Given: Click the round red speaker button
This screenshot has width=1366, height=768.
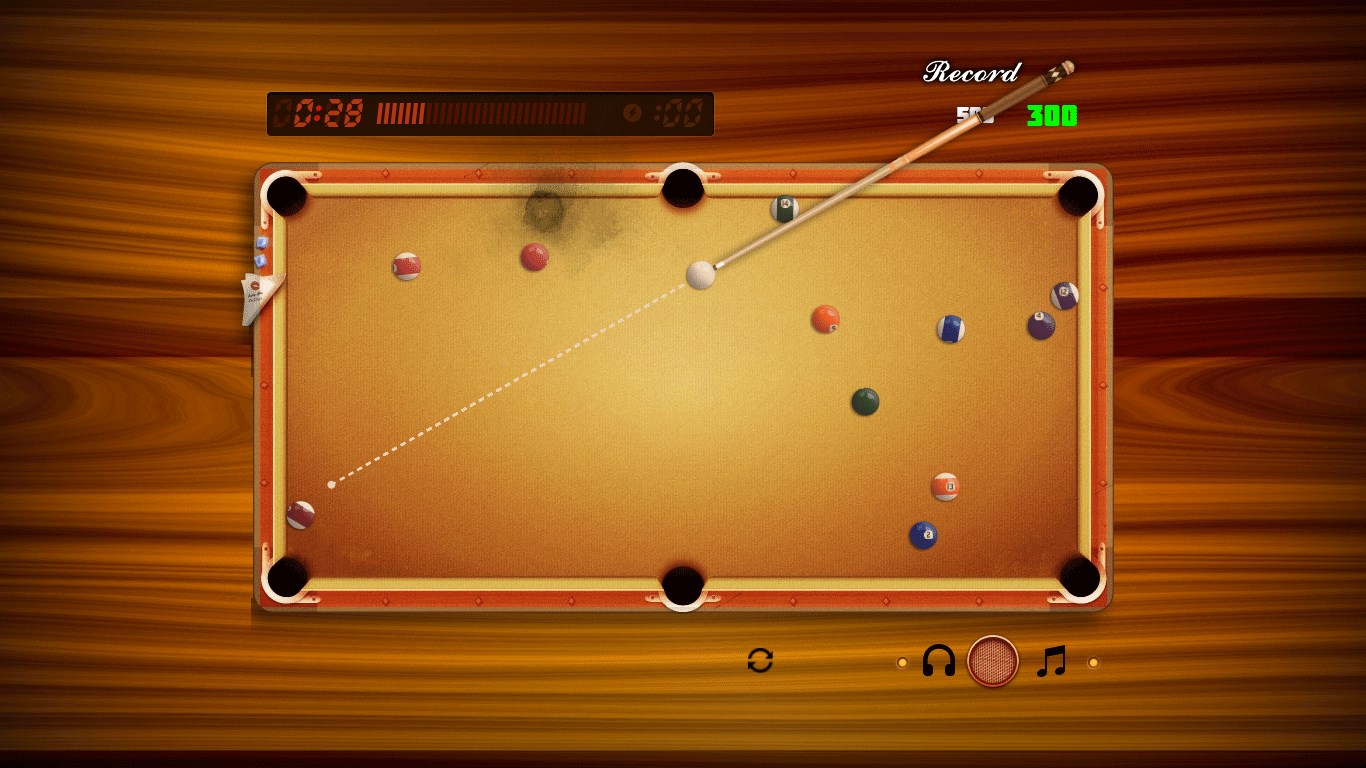Looking at the screenshot, I should click(992, 661).
